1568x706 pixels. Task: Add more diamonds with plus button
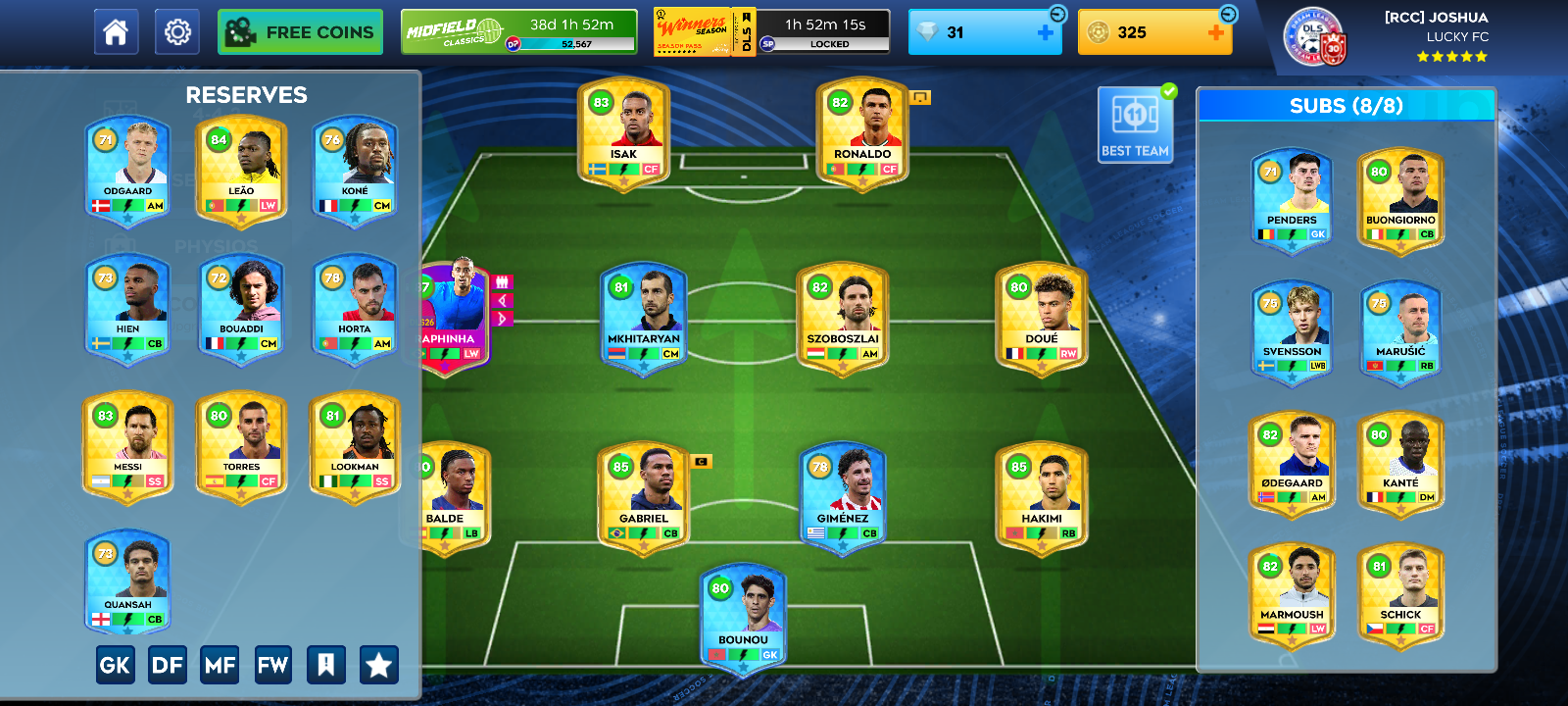tap(1046, 32)
